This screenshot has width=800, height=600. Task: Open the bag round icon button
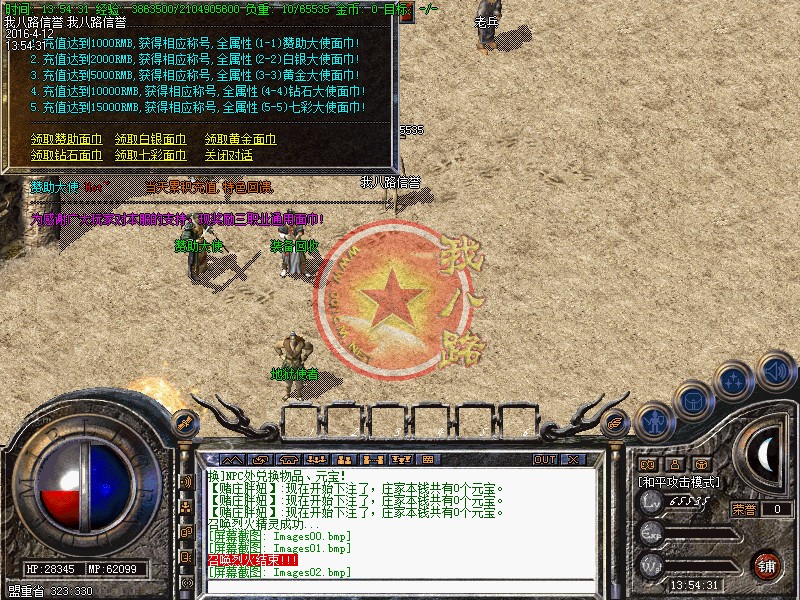click(694, 401)
